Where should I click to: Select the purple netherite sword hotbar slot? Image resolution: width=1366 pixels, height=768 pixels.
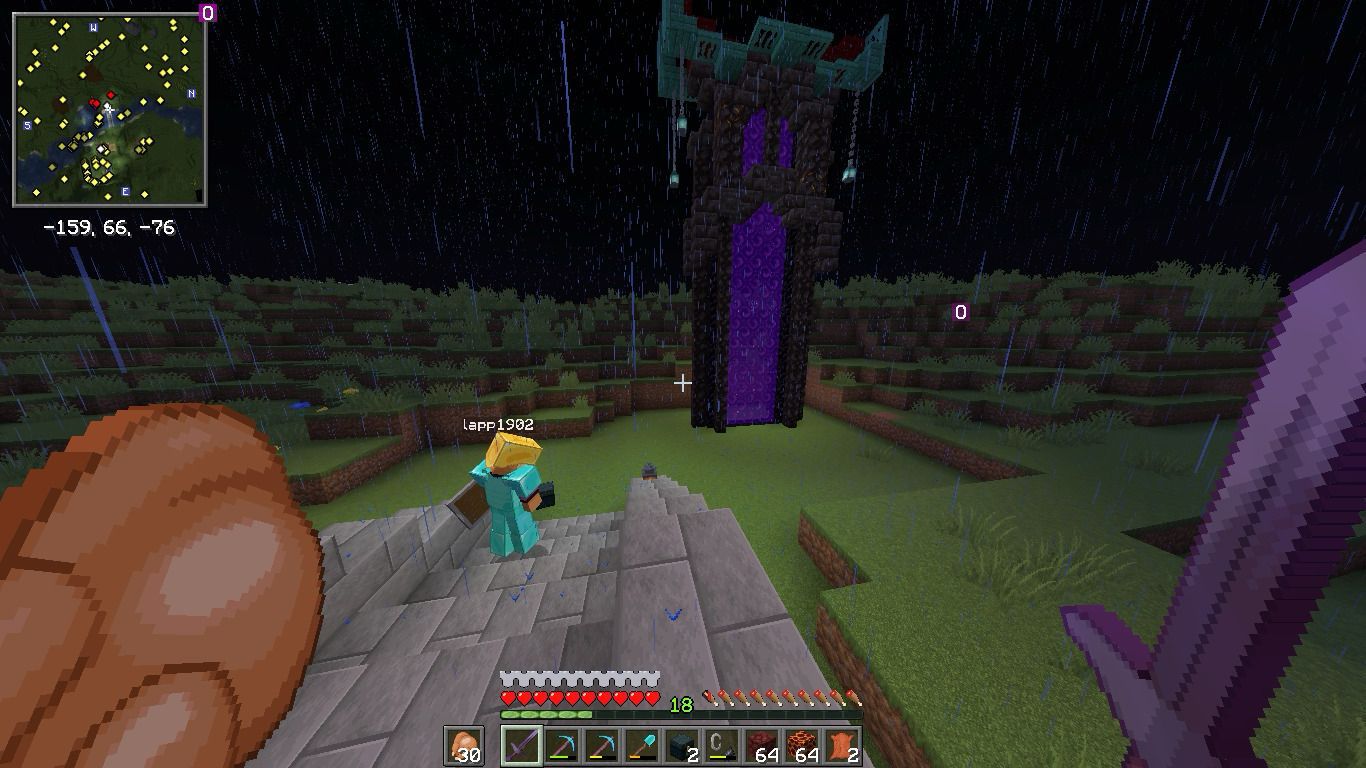tap(520, 746)
